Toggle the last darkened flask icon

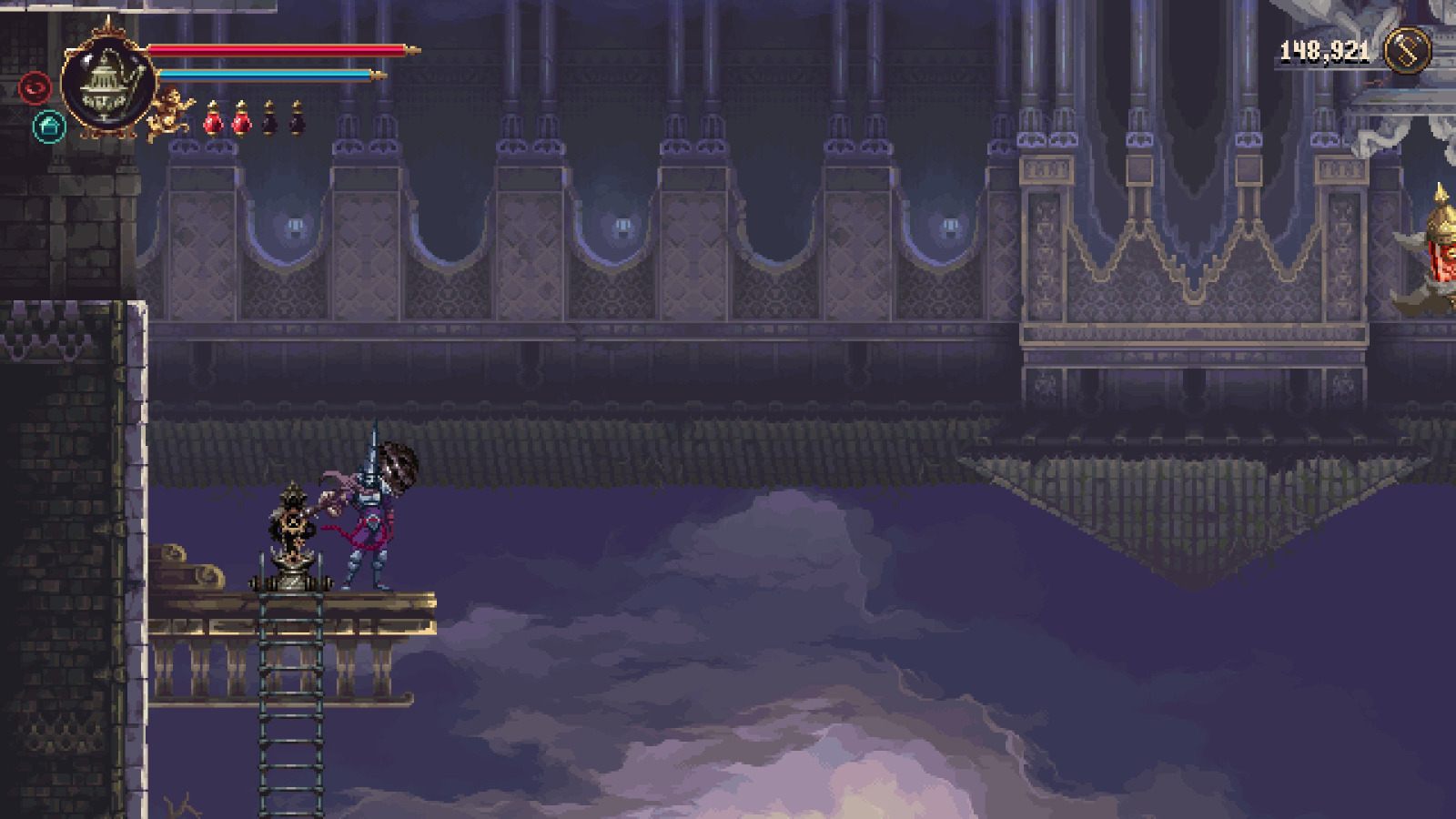(298, 119)
